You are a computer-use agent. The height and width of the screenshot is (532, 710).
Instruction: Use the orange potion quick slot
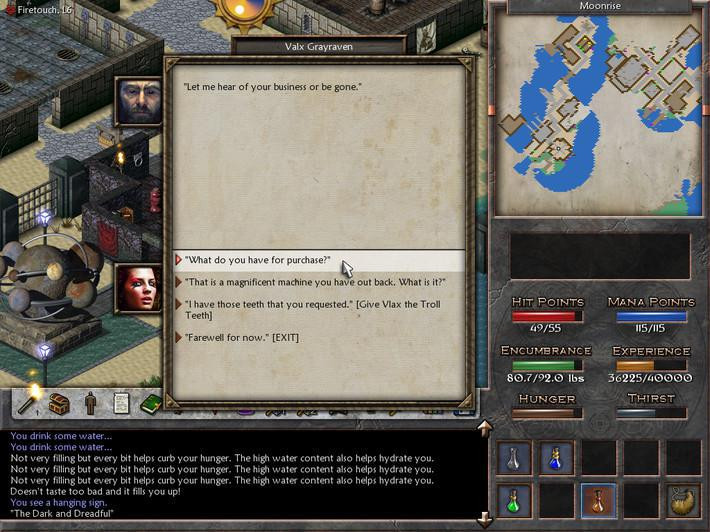tap(599, 499)
